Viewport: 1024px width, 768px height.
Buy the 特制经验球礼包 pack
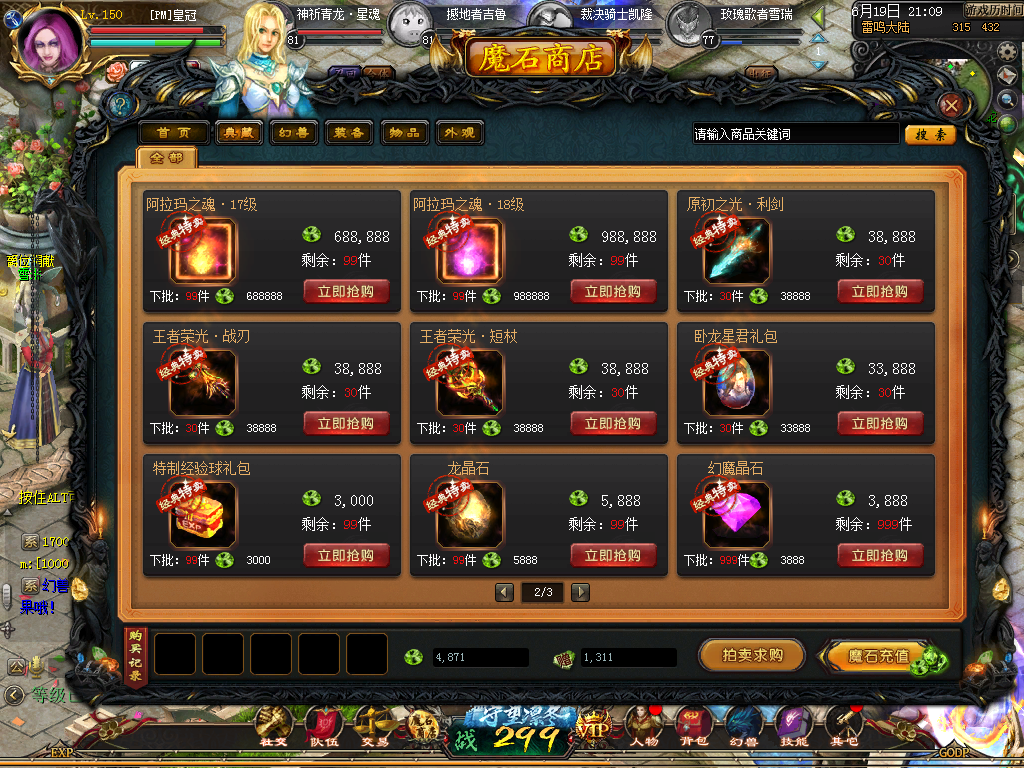346,556
